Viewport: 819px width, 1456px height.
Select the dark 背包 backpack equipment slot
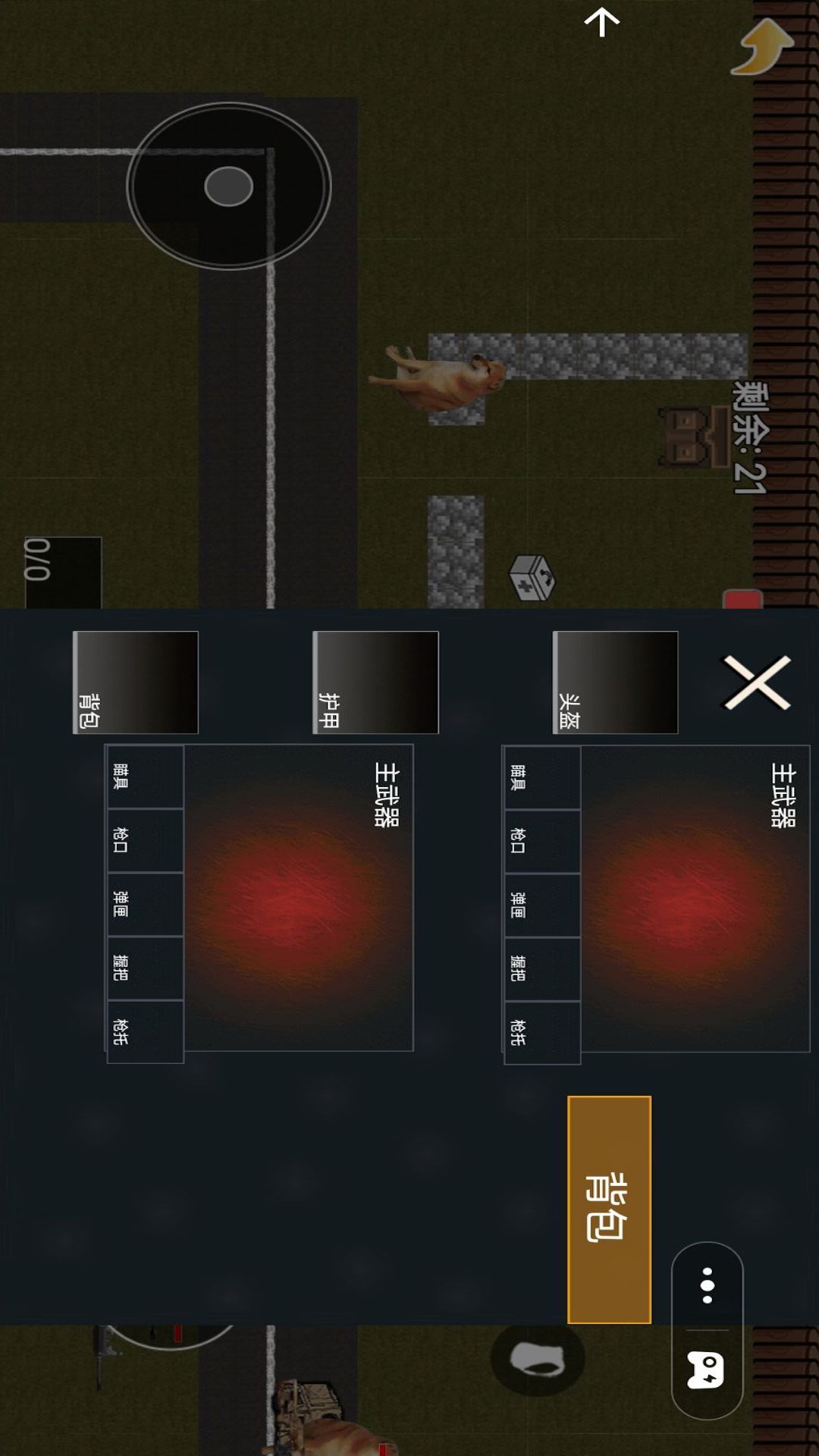(x=136, y=682)
